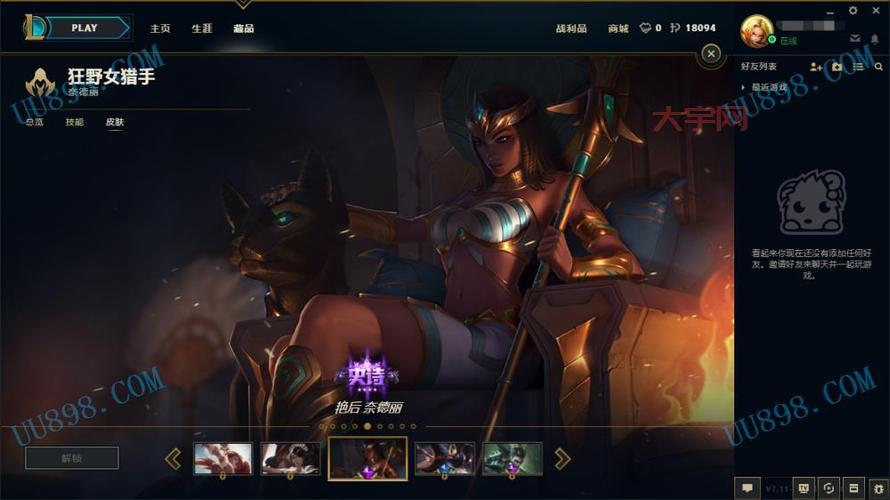Open the 生涯 profile tab
The width and height of the screenshot is (890, 500).
[202, 29]
